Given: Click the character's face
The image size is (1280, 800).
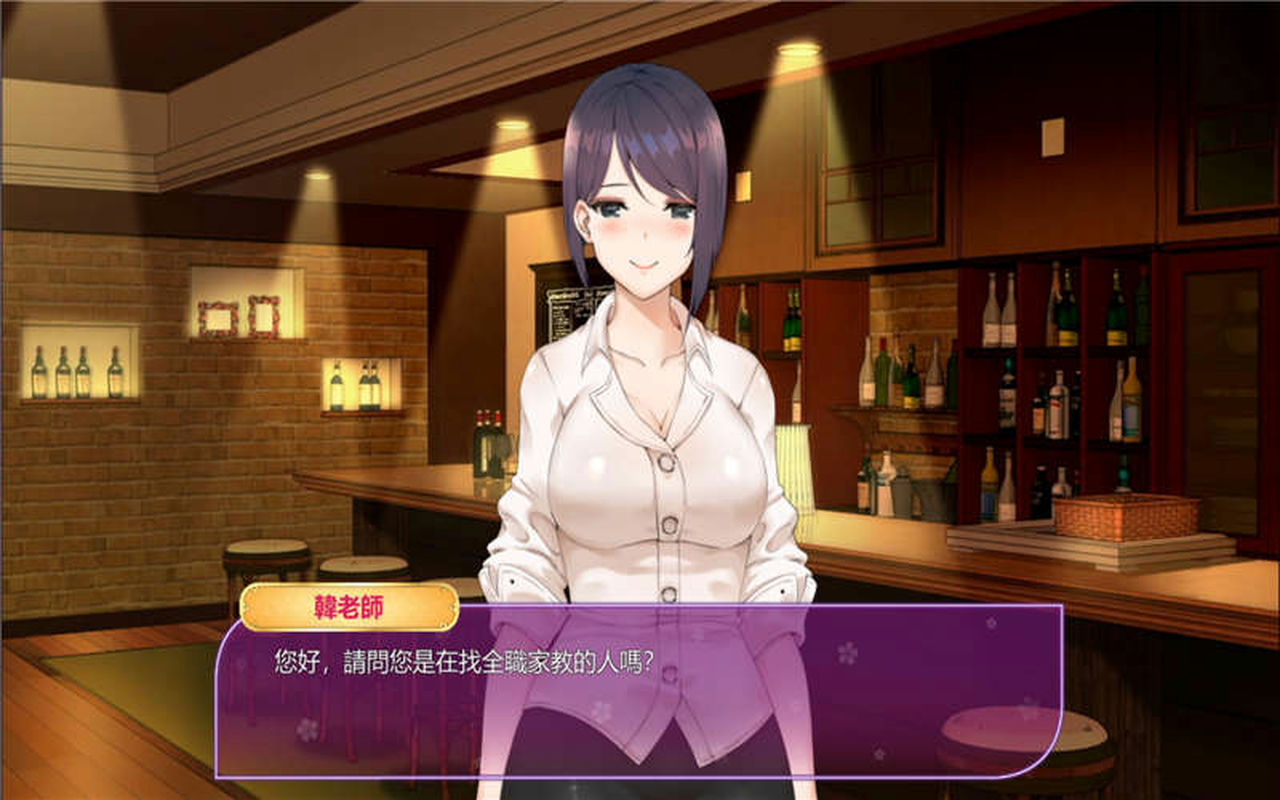Looking at the screenshot, I should pyautogui.click(x=640, y=220).
